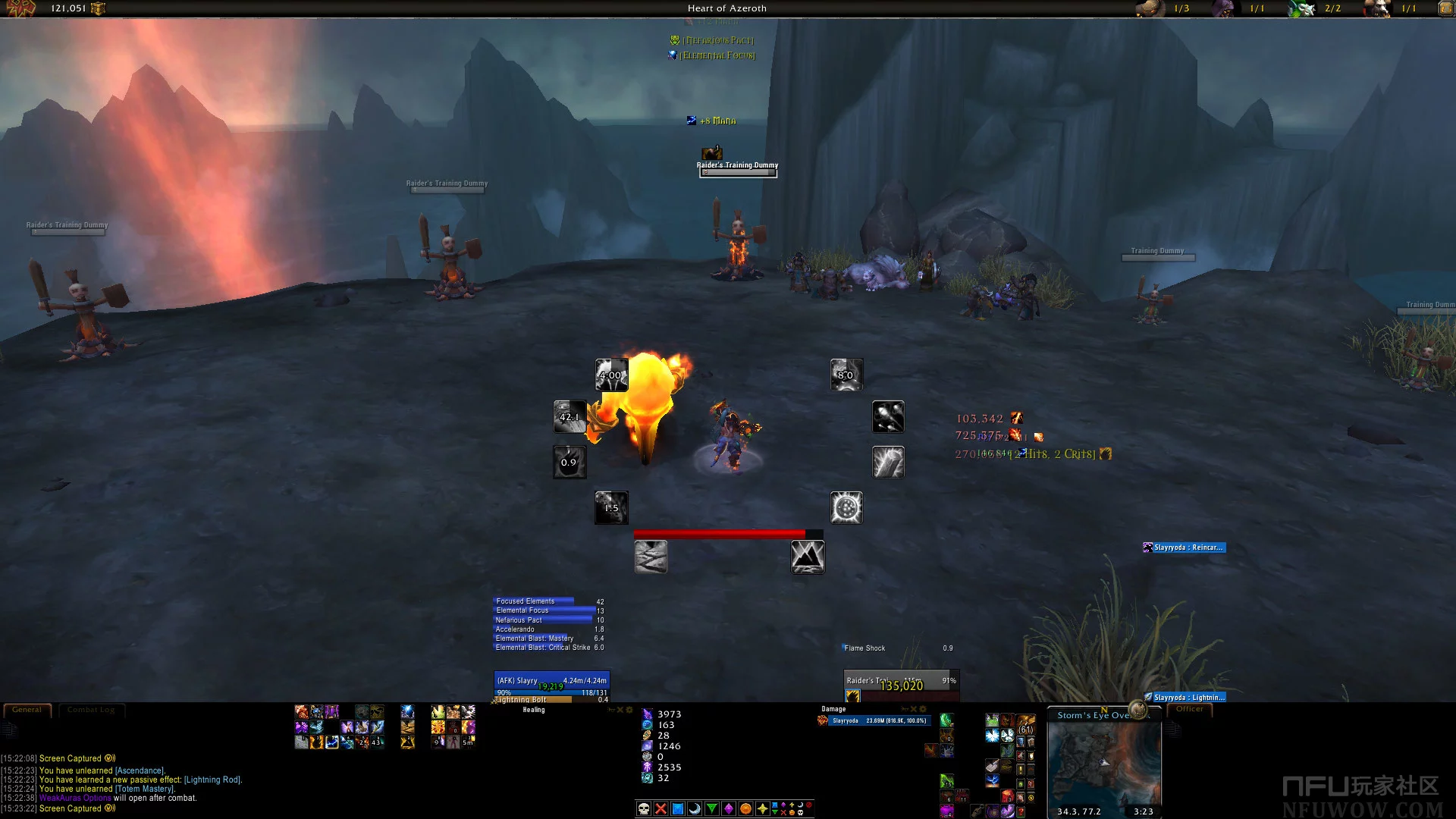Screen dimensions: 1456x819
Task: Choose the green triangle raid marker
Action: [711, 808]
